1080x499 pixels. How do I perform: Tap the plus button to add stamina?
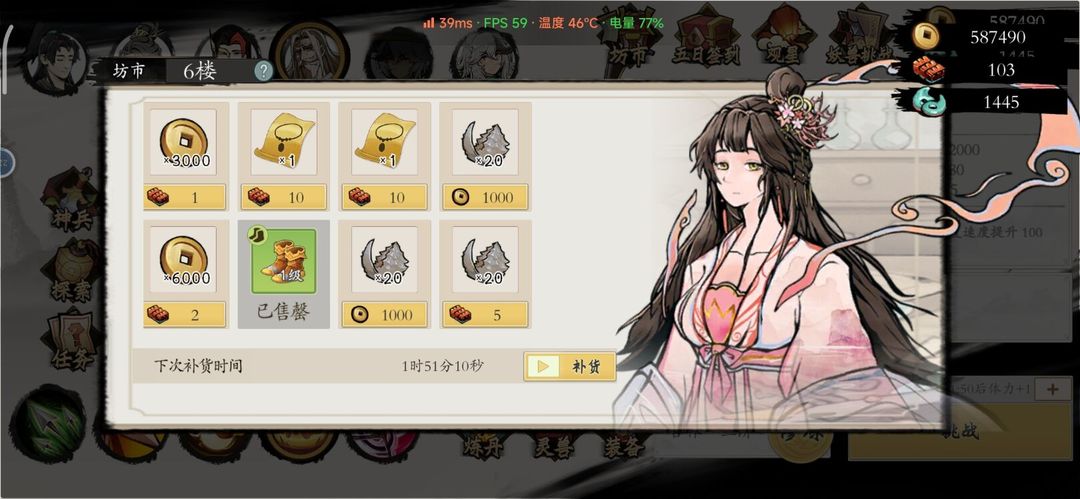tap(1052, 389)
